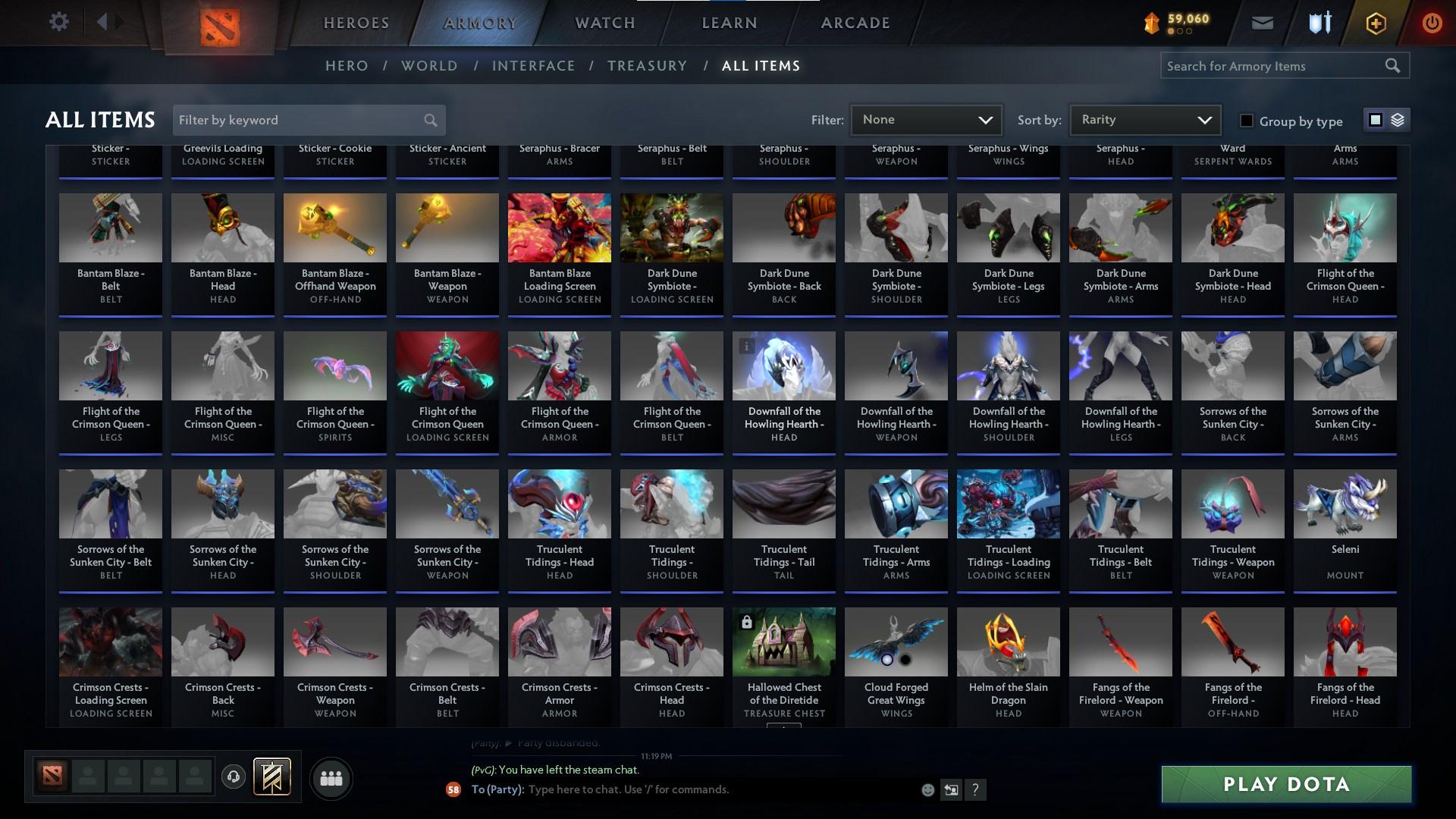The width and height of the screenshot is (1456, 819).
Task: Select the single-square view toggle
Action: pos(1376,120)
